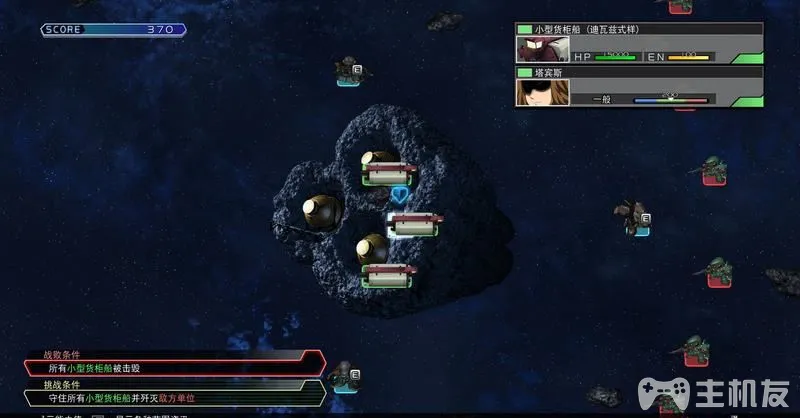Click the 小型货柜船 unit name bar

click(x=640, y=29)
